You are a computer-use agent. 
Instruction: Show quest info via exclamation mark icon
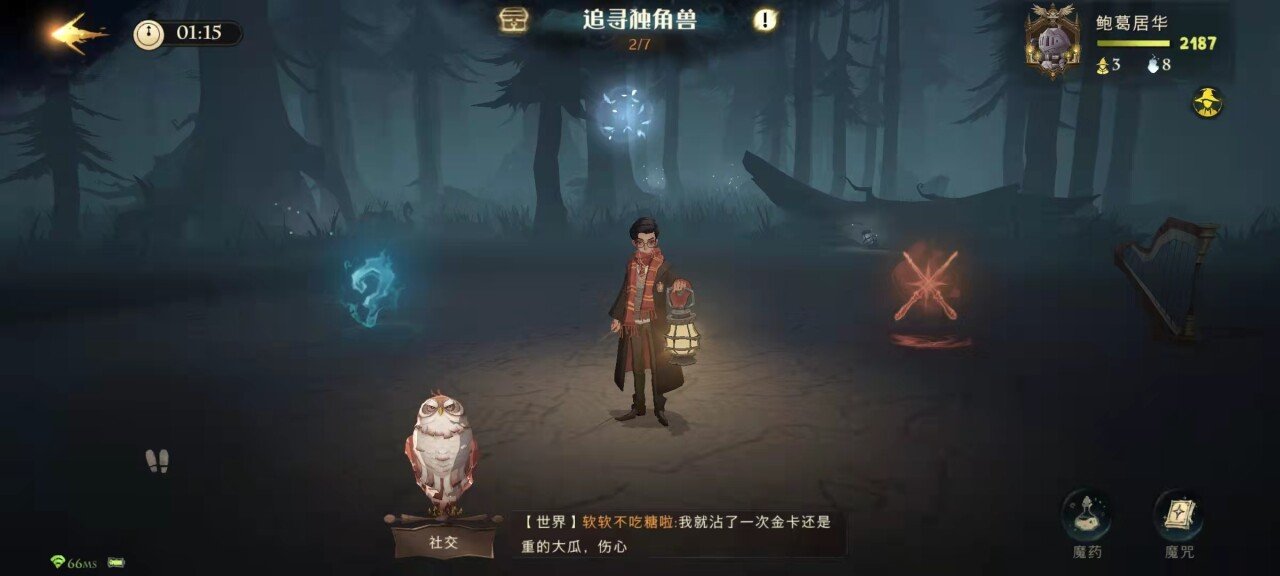click(x=765, y=20)
